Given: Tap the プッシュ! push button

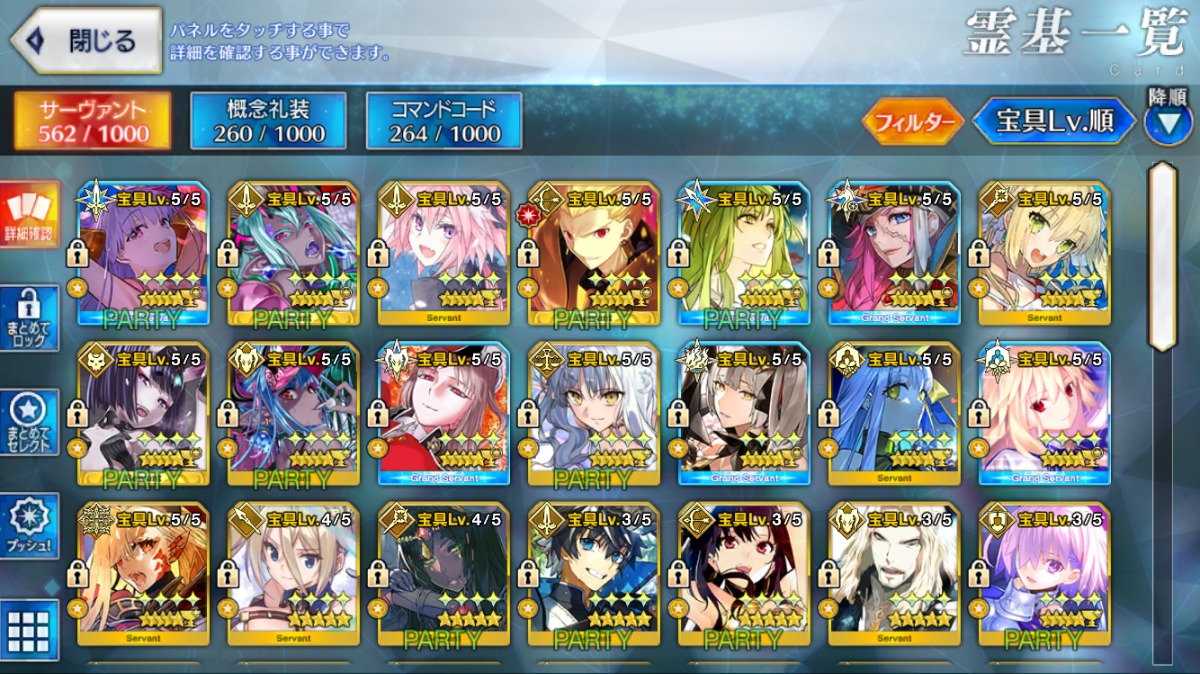Looking at the screenshot, I should [x=29, y=526].
